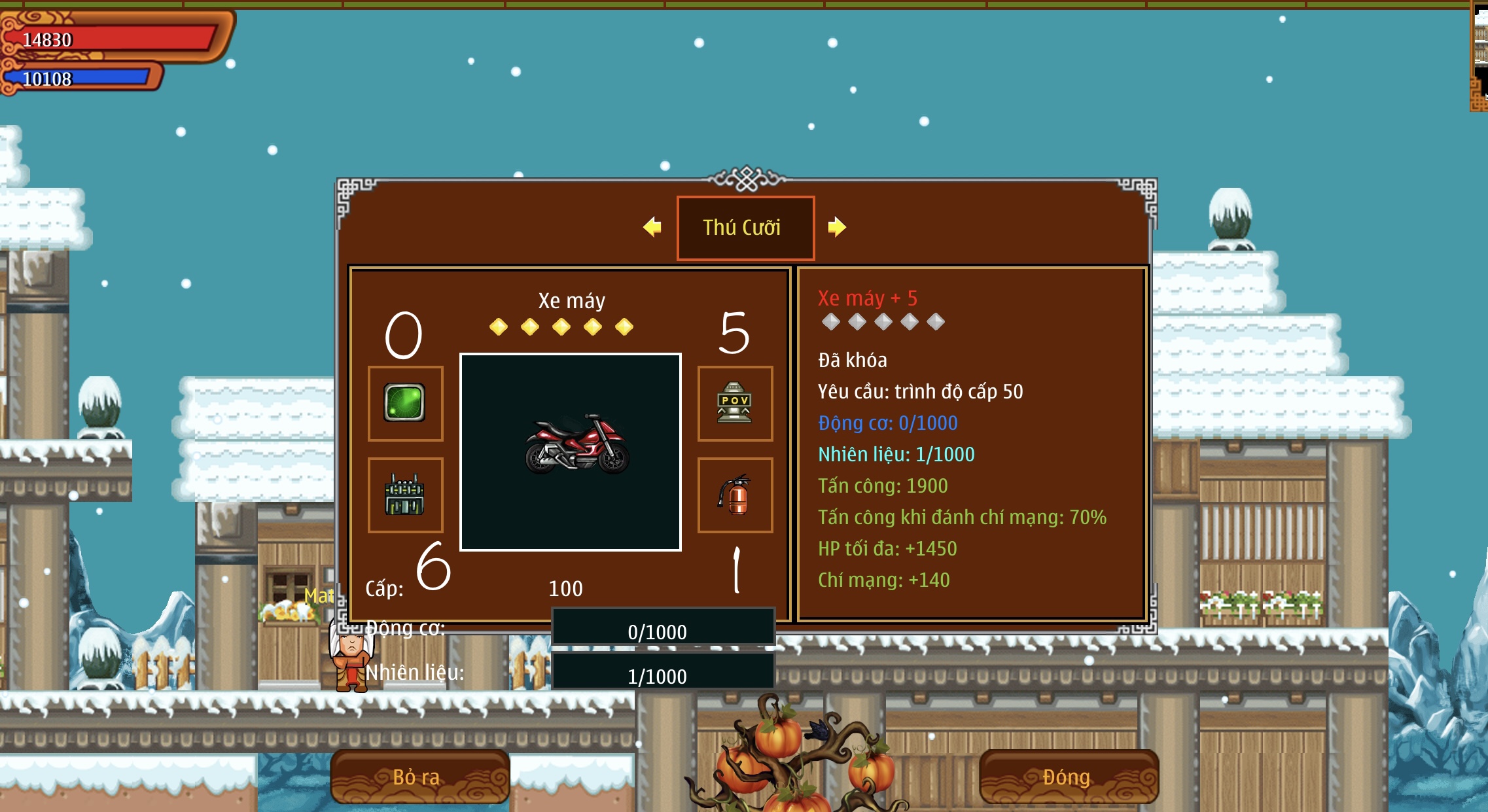Select the green radar equipment slot
This screenshot has width=1488, height=812.
coord(405,403)
